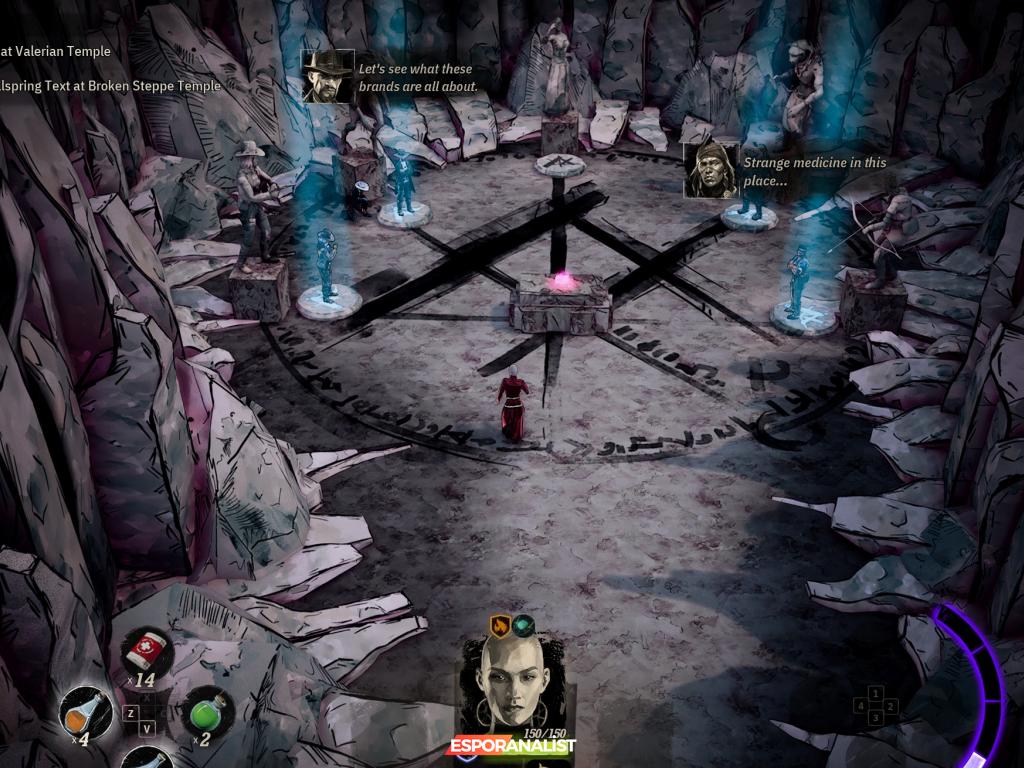Click the cowboy hat companion portrait
This screenshot has height=768, width=1024.
(328, 76)
